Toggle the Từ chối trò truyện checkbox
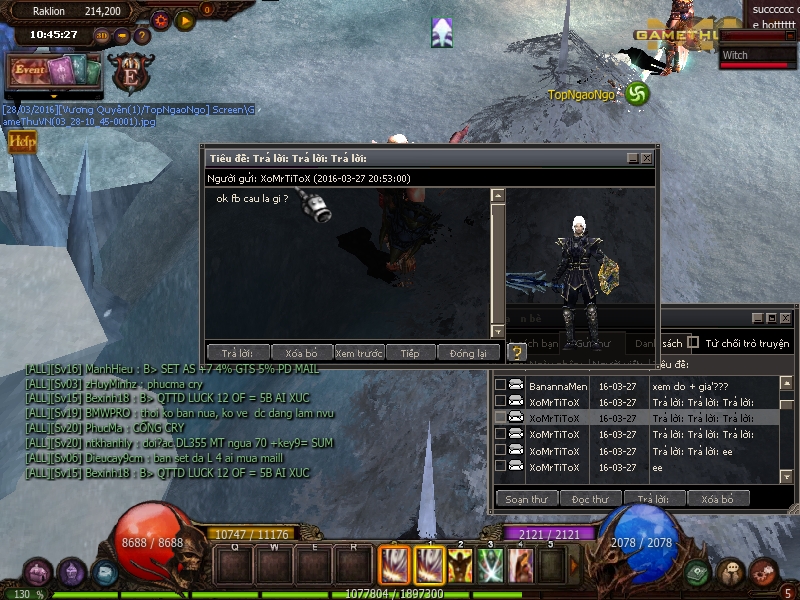The image size is (800, 600). [693, 342]
